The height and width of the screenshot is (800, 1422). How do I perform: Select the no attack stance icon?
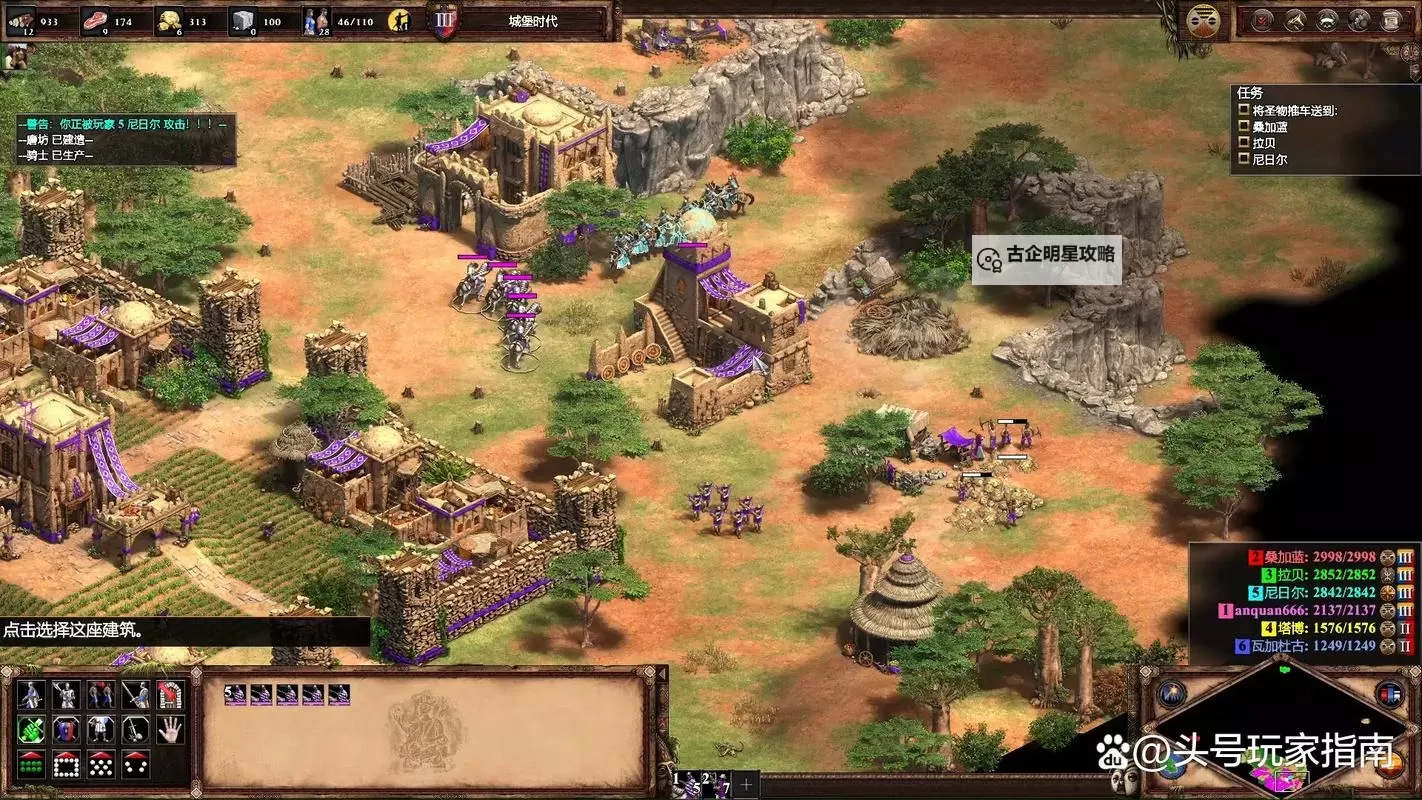coord(135,695)
